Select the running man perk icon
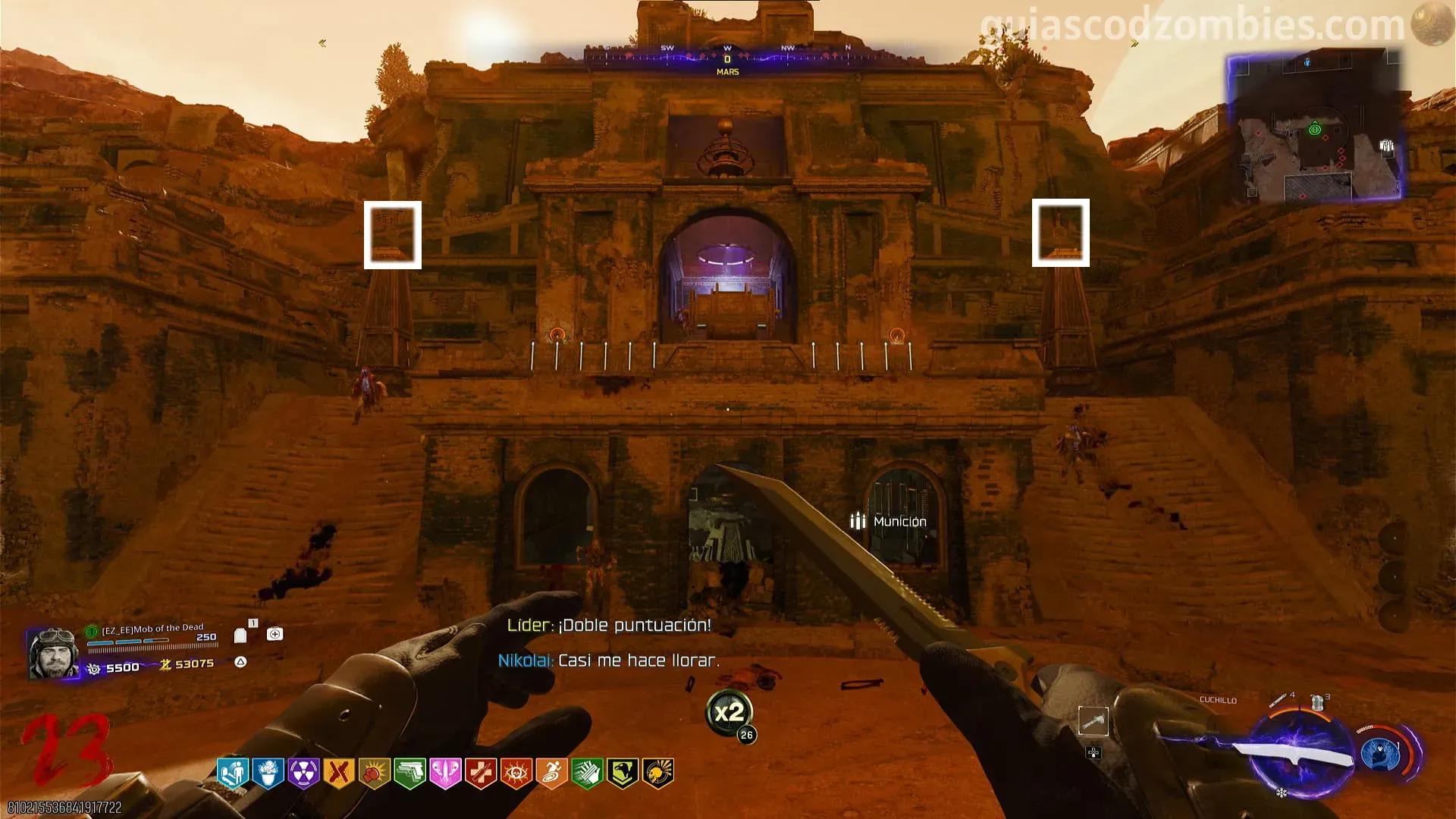The height and width of the screenshot is (819, 1456). coord(551,773)
